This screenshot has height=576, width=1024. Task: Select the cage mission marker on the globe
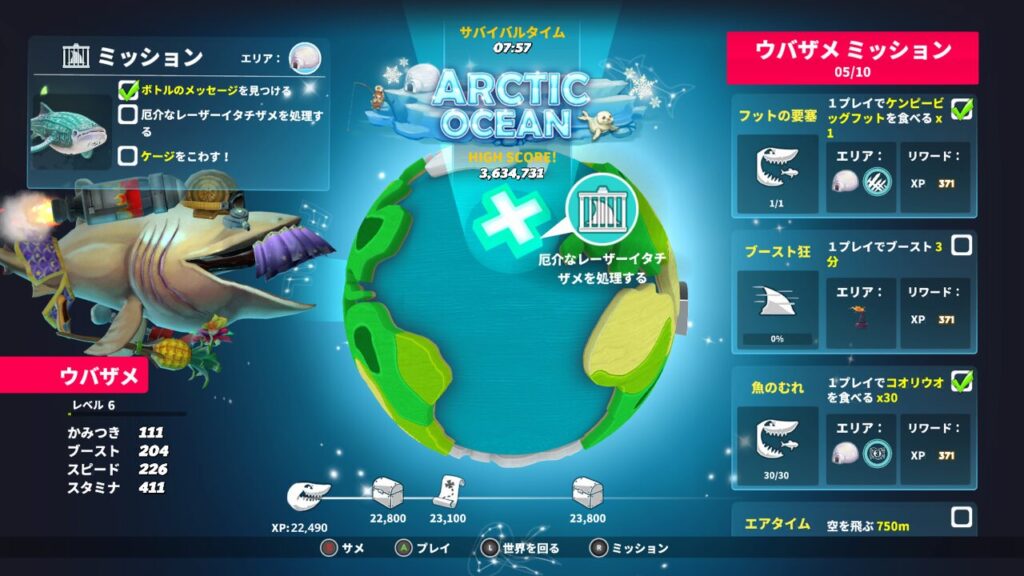tap(602, 211)
